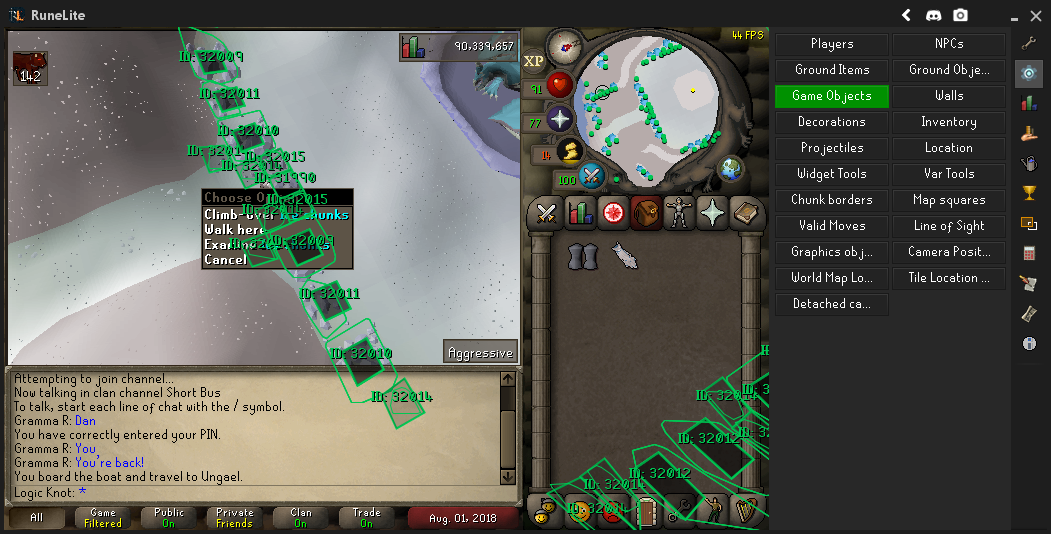Close the RuneLite window
Image resolution: width=1051 pixels, height=534 pixels.
[1034, 15]
